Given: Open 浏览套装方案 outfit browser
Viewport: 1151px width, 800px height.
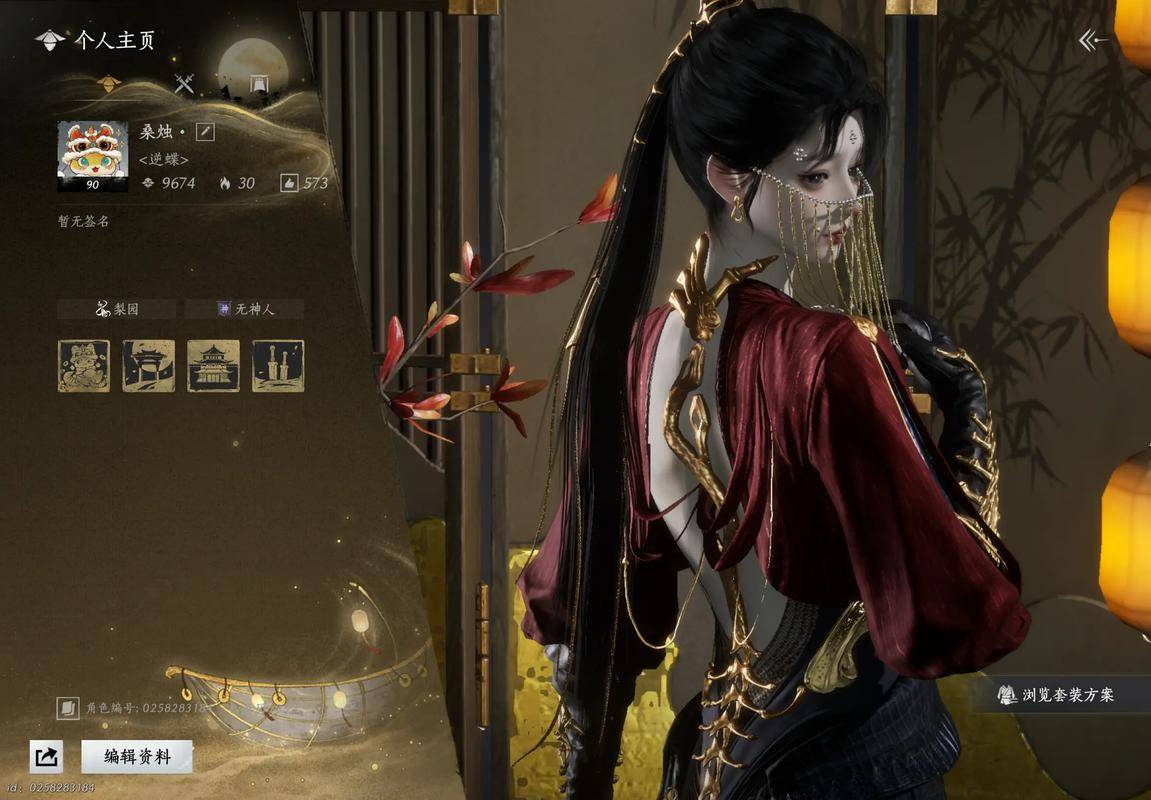Looking at the screenshot, I should click(x=1056, y=694).
